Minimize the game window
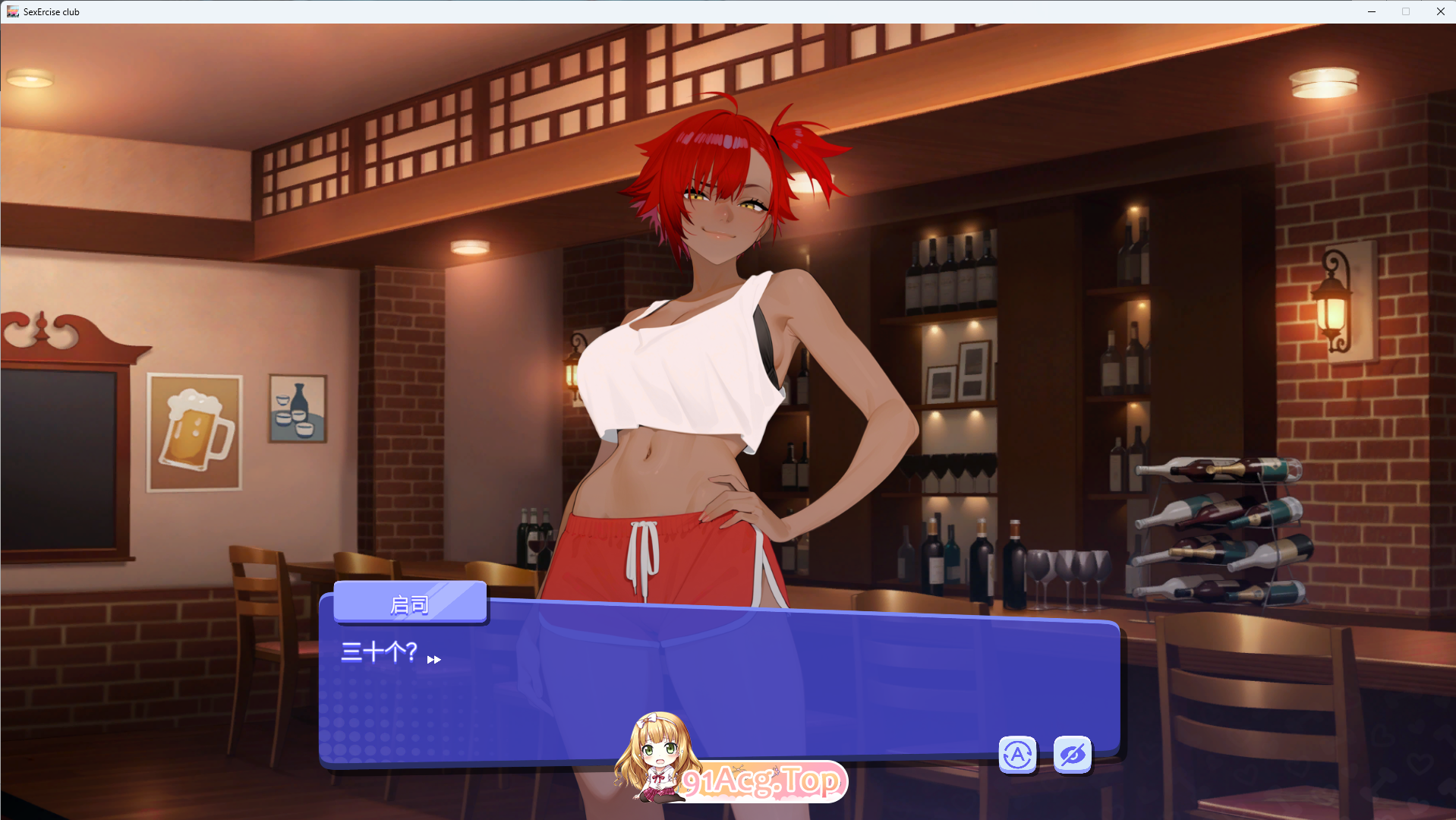 [1371, 11]
